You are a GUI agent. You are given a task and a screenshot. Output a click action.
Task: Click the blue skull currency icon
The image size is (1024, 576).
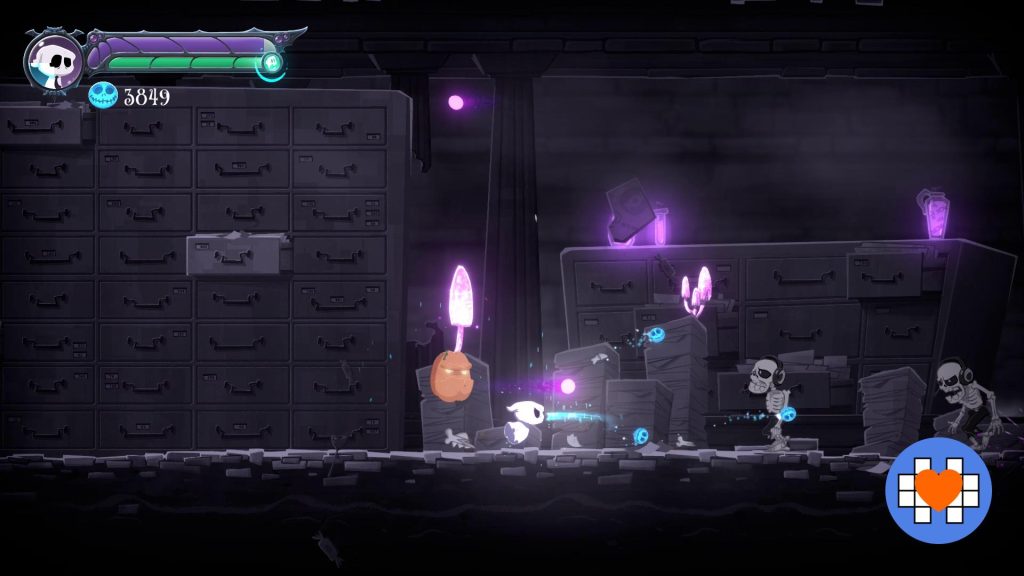click(x=103, y=96)
